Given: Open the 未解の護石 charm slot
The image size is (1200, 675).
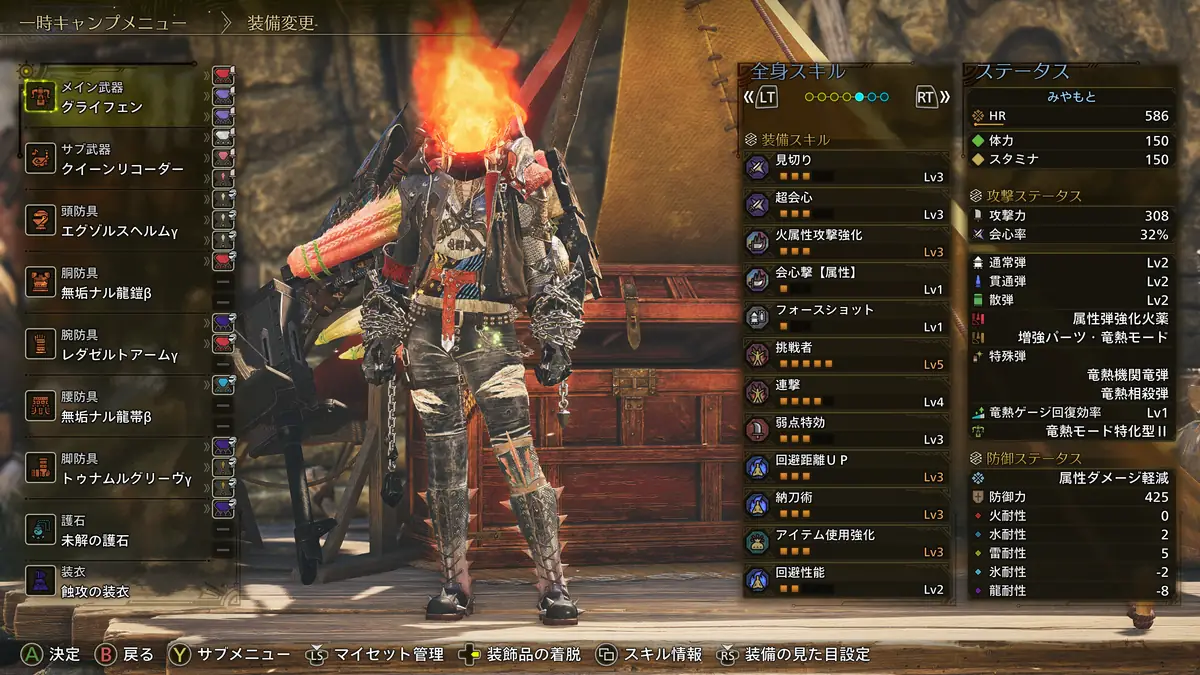Looking at the screenshot, I should click(x=110, y=531).
